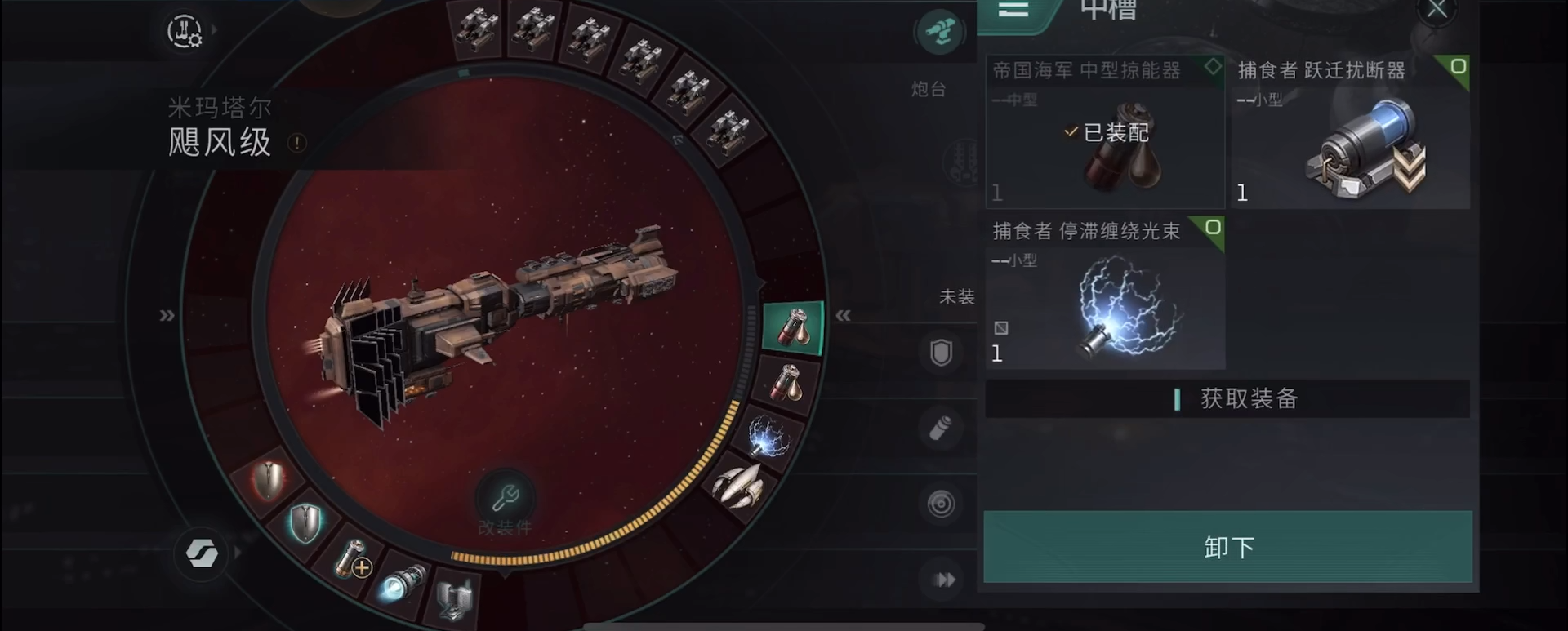The width and height of the screenshot is (1568, 631).
Task: Switch to the shield category icon
Action: coord(941,353)
